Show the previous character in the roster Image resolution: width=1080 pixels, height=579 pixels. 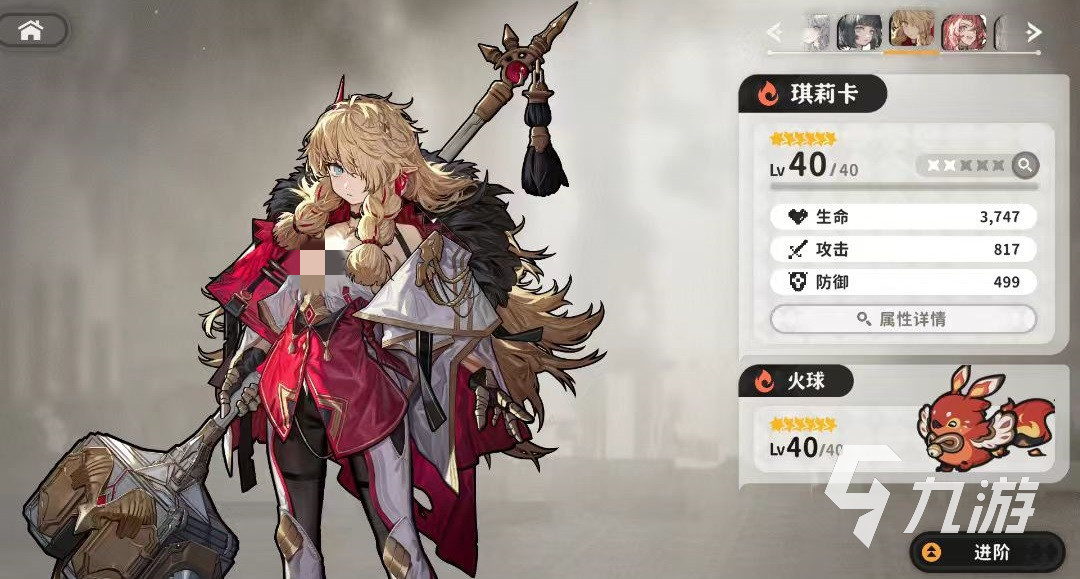774,32
